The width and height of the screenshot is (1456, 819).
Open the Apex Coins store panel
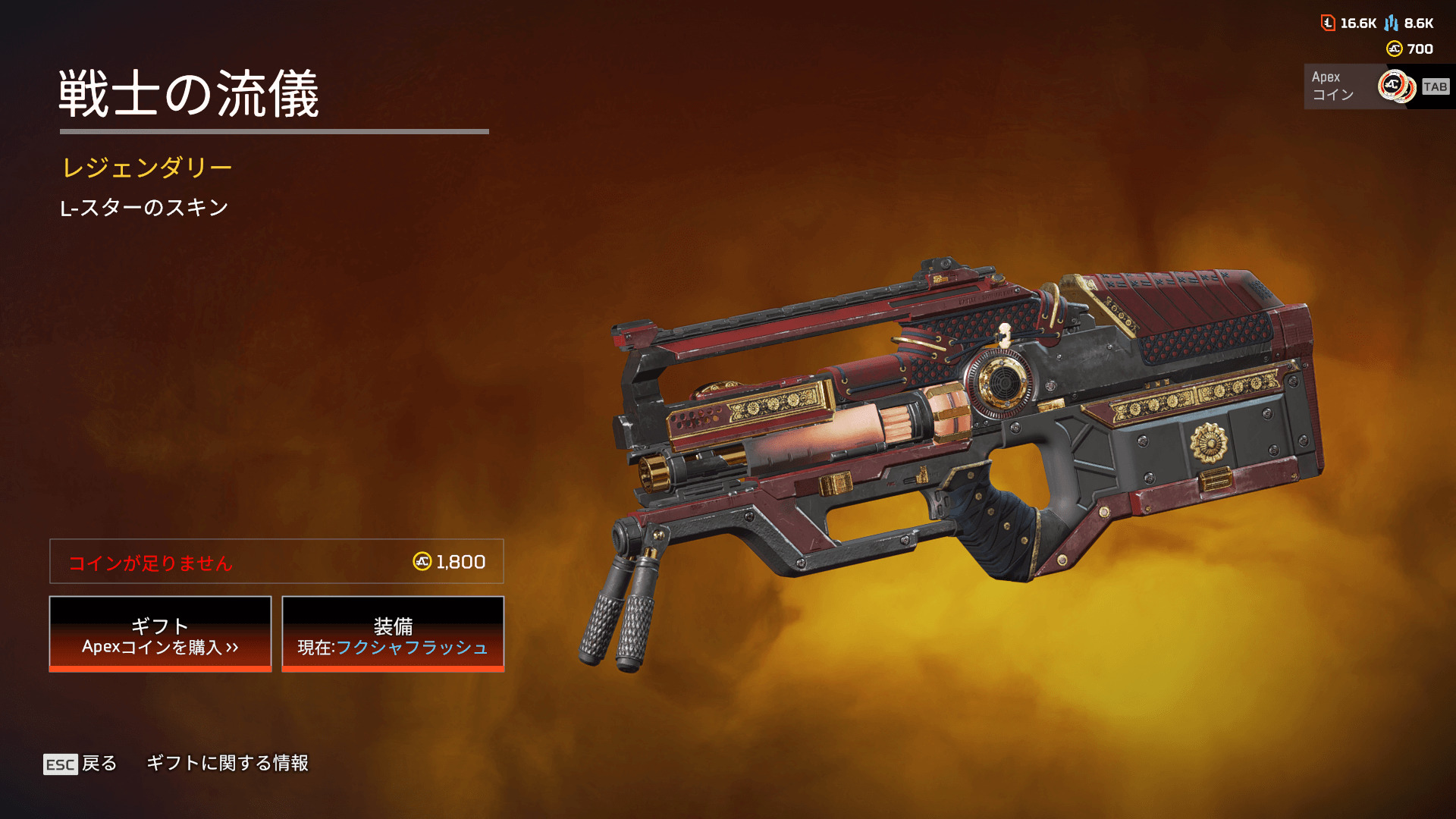[1377, 86]
